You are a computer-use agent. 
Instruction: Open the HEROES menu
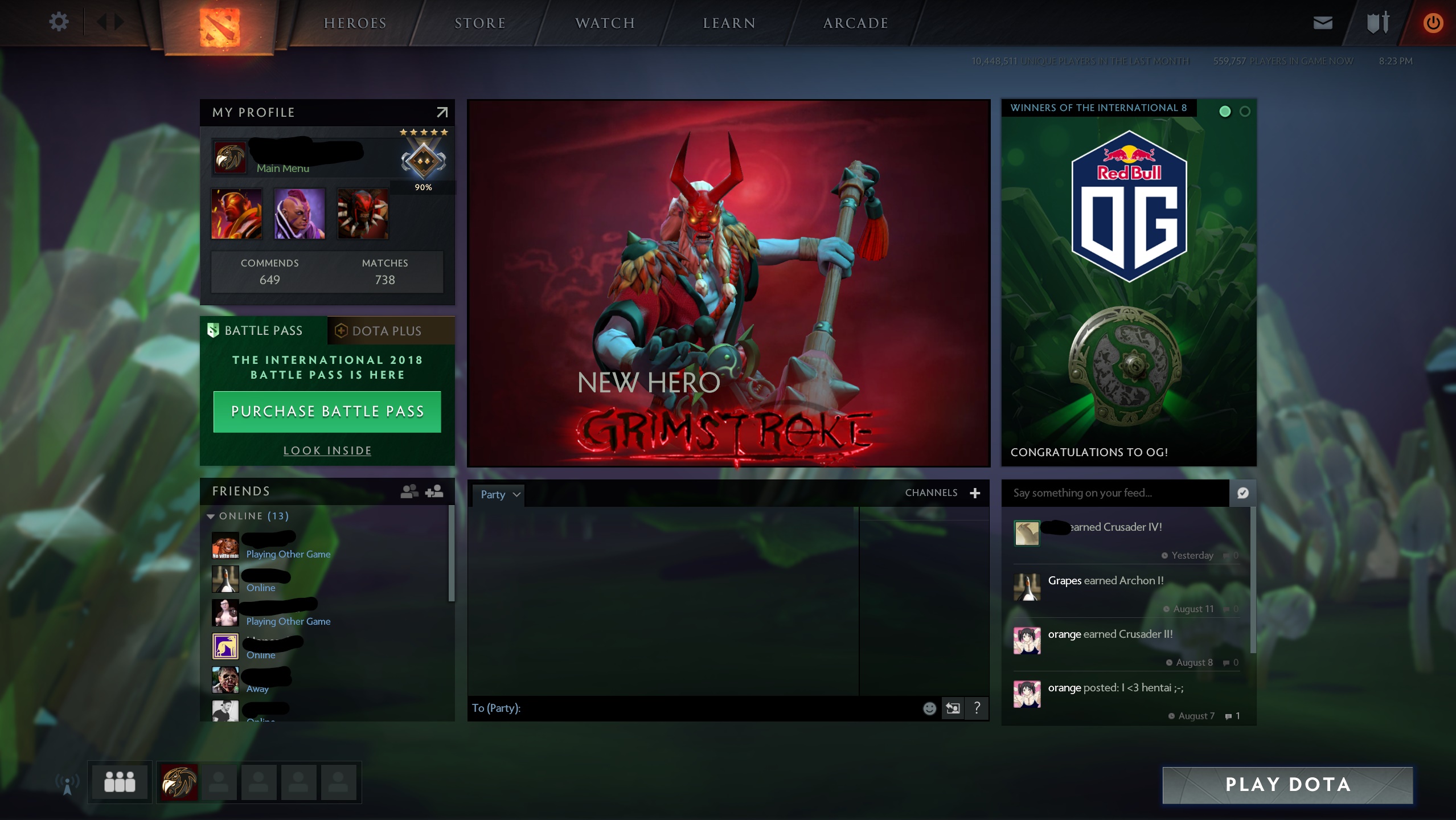click(x=355, y=23)
